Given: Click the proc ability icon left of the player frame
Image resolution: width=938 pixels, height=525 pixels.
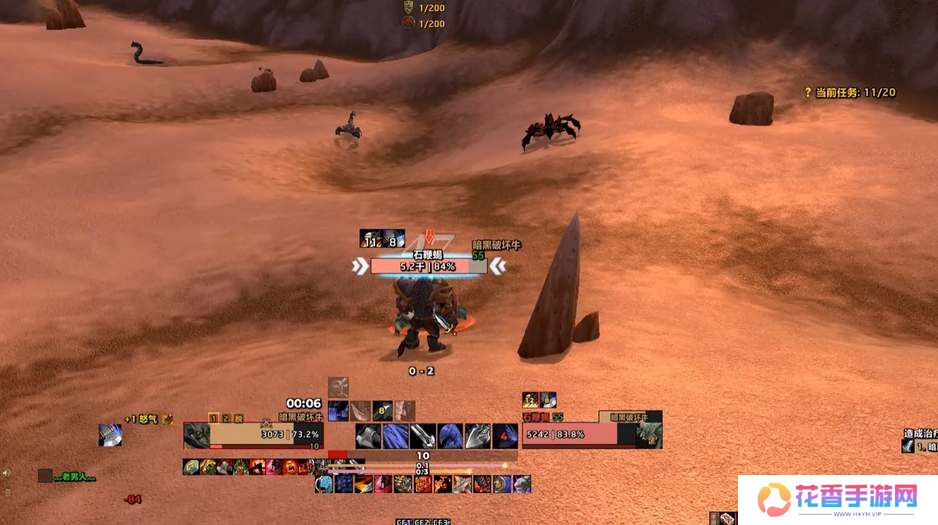Looking at the screenshot, I should [x=110, y=435].
